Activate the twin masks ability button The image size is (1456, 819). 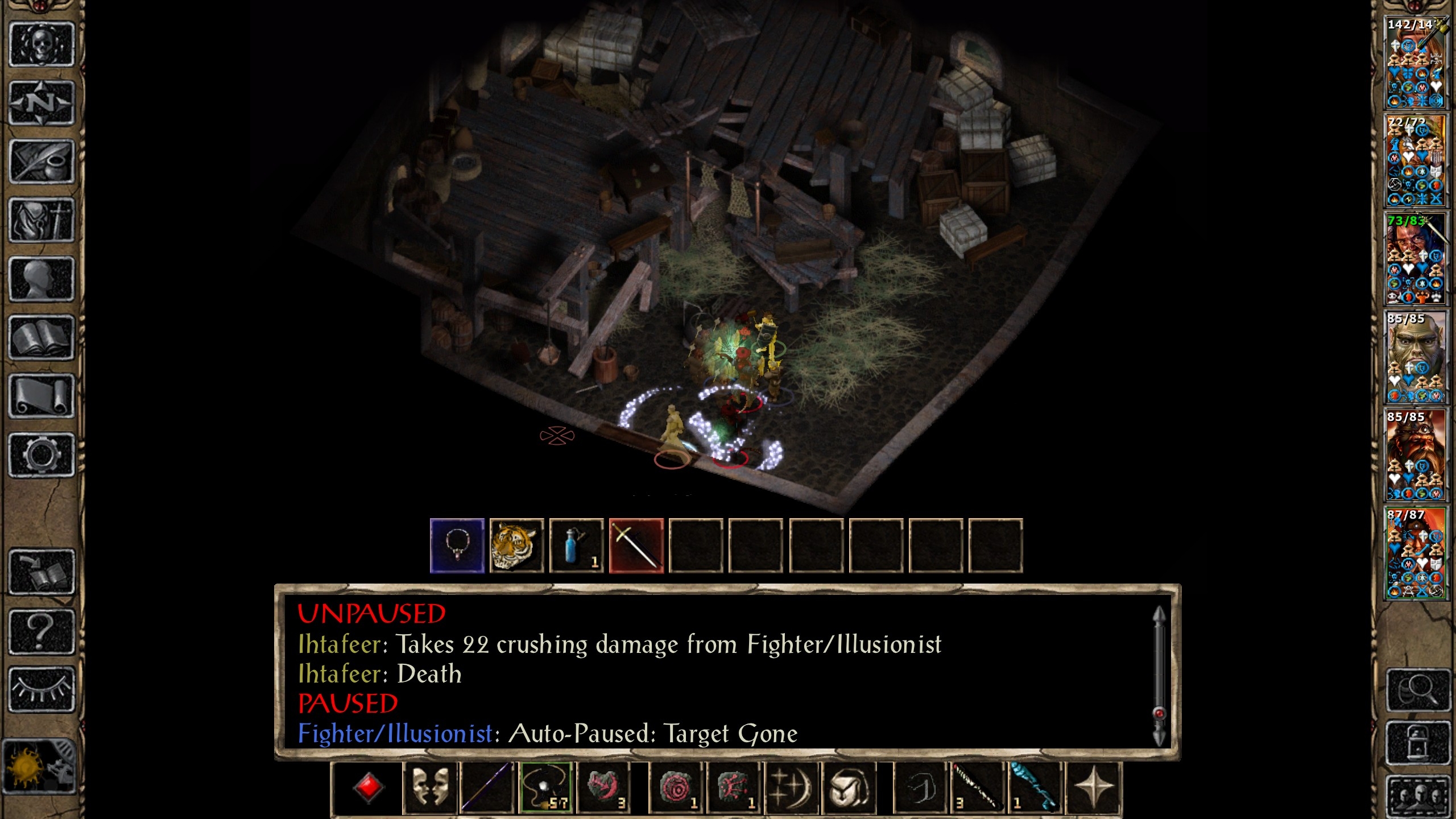430,788
